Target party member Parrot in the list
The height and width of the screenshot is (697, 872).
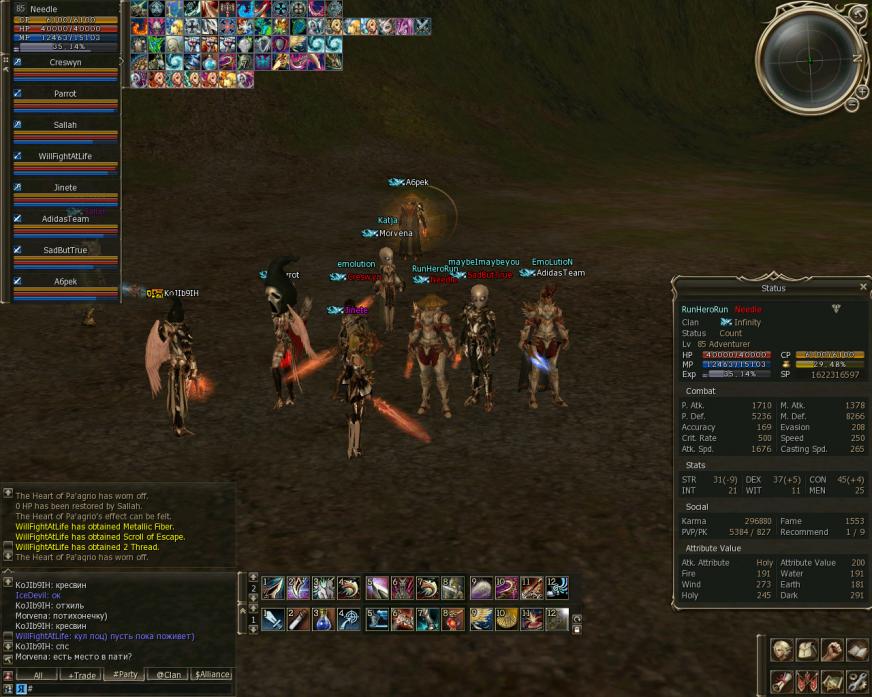point(66,94)
